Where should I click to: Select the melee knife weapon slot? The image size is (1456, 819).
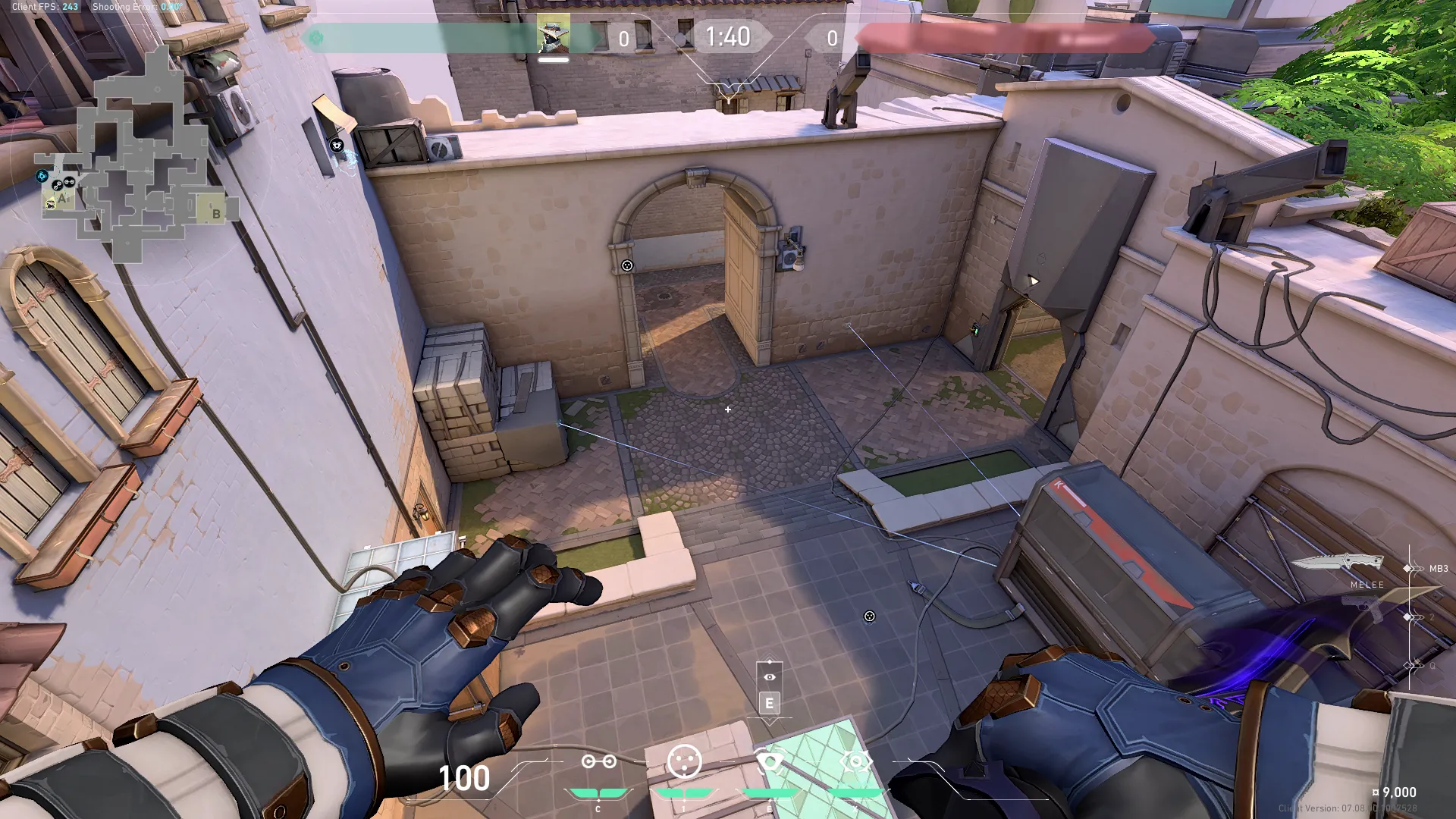(x=1338, y=563)
